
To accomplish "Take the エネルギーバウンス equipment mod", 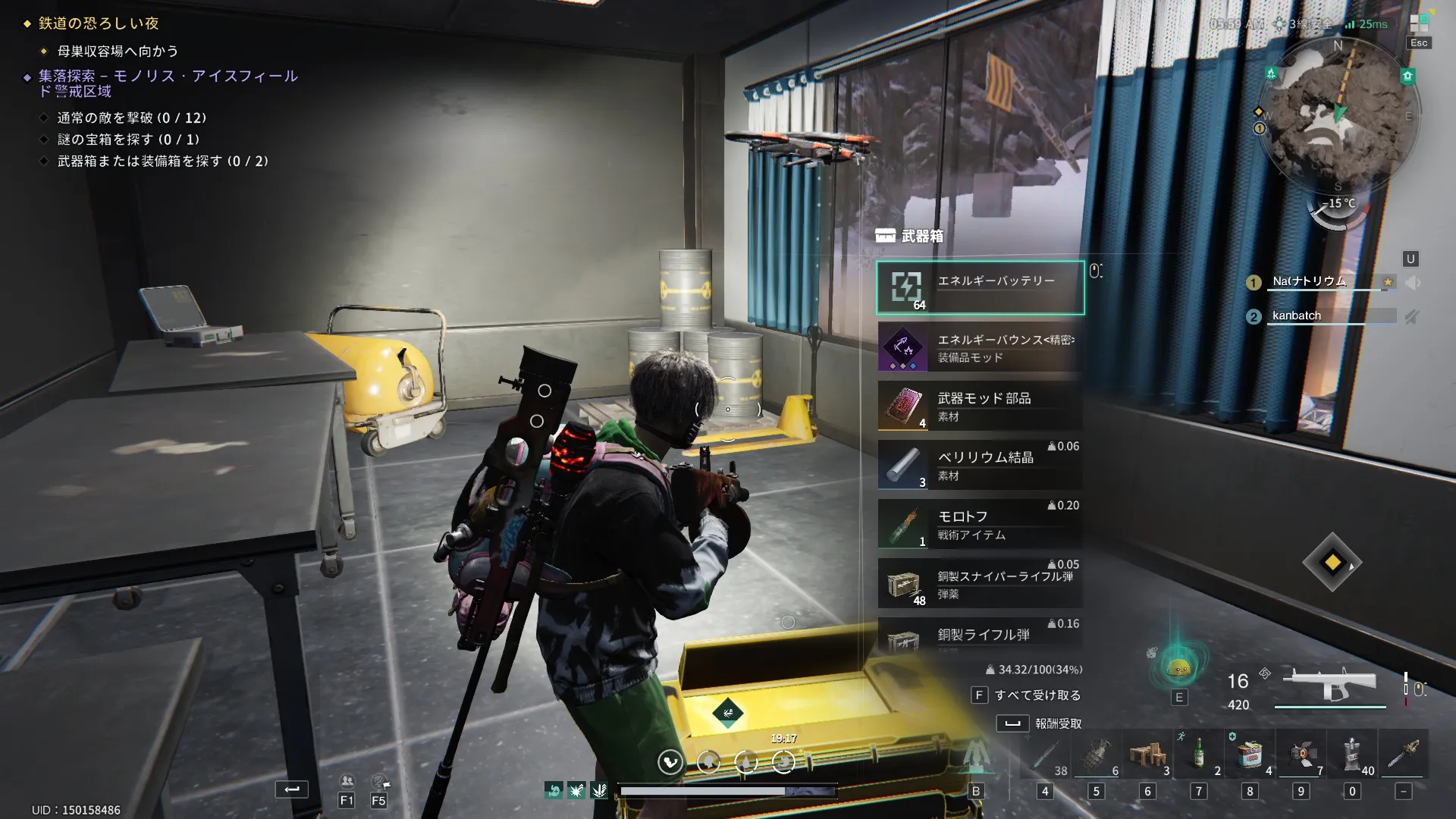I will (980, 347).
